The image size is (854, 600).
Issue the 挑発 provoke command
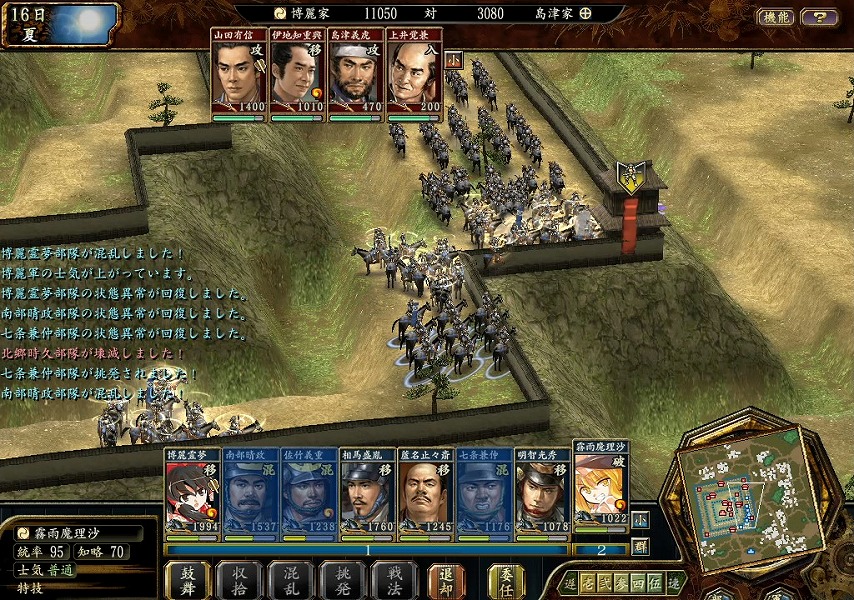pyautogui.click(x=343, y=580)
